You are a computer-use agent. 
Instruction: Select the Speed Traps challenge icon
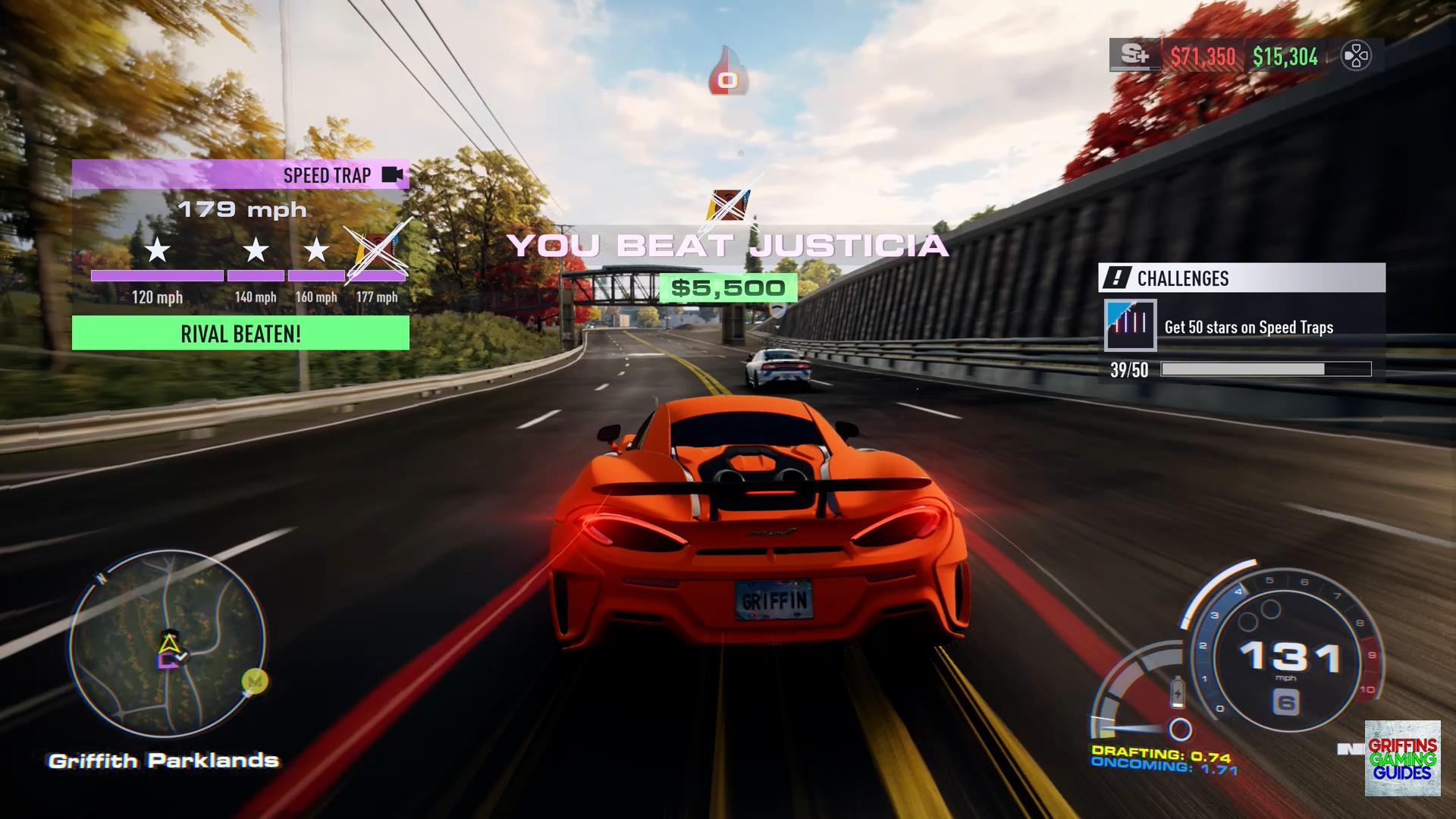point(1130,325)
